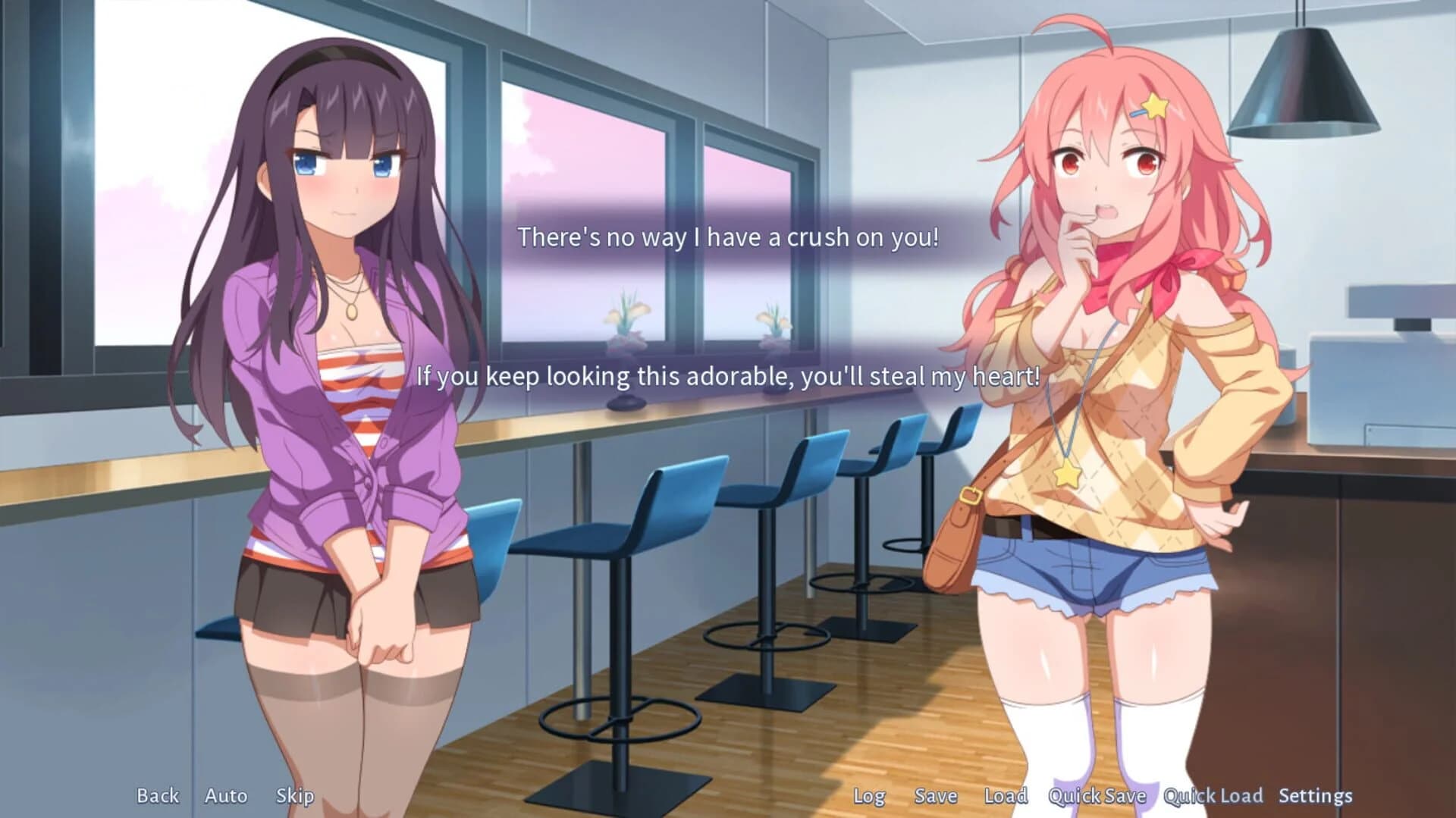
Task: Load a saved game
Action: [1006, 796]
